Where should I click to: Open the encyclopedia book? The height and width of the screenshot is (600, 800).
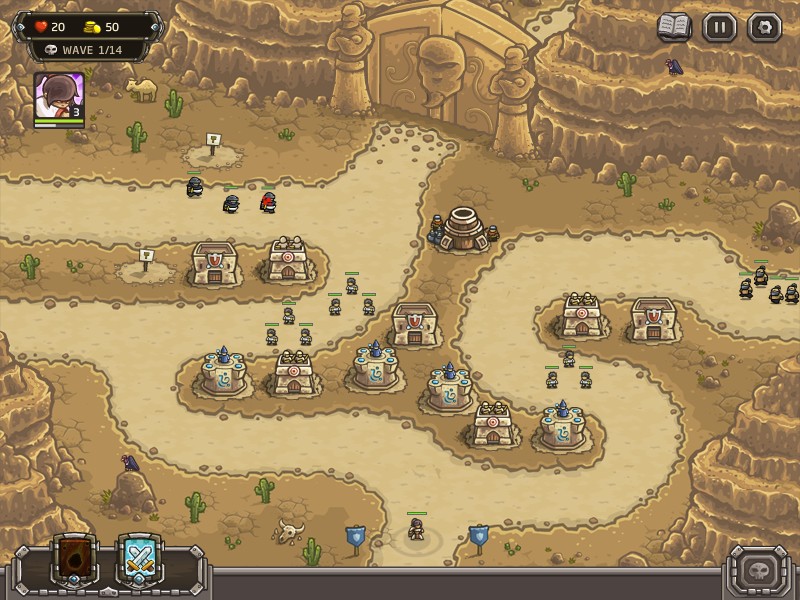click(674, 27)
